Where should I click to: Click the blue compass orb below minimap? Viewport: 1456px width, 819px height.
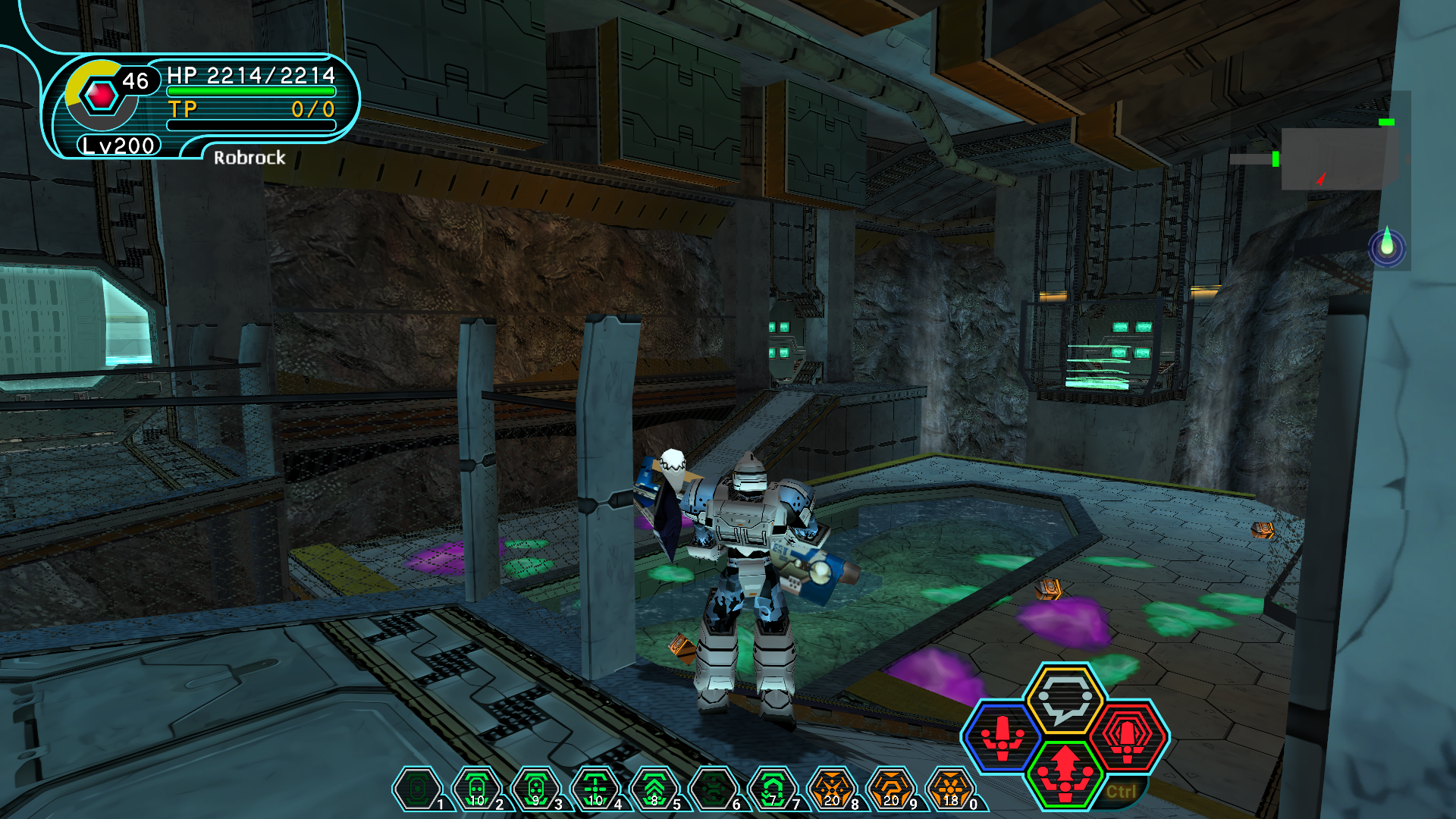[1387, 247]
